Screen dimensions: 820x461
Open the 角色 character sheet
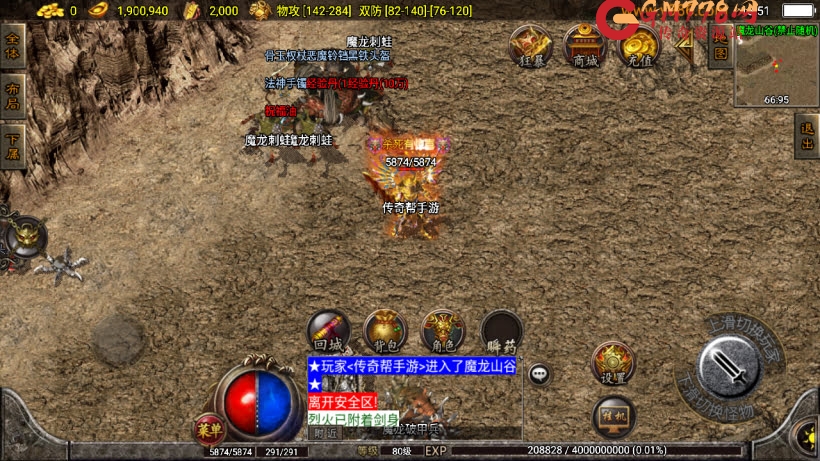pyautogui.click(x=442, y=331)
